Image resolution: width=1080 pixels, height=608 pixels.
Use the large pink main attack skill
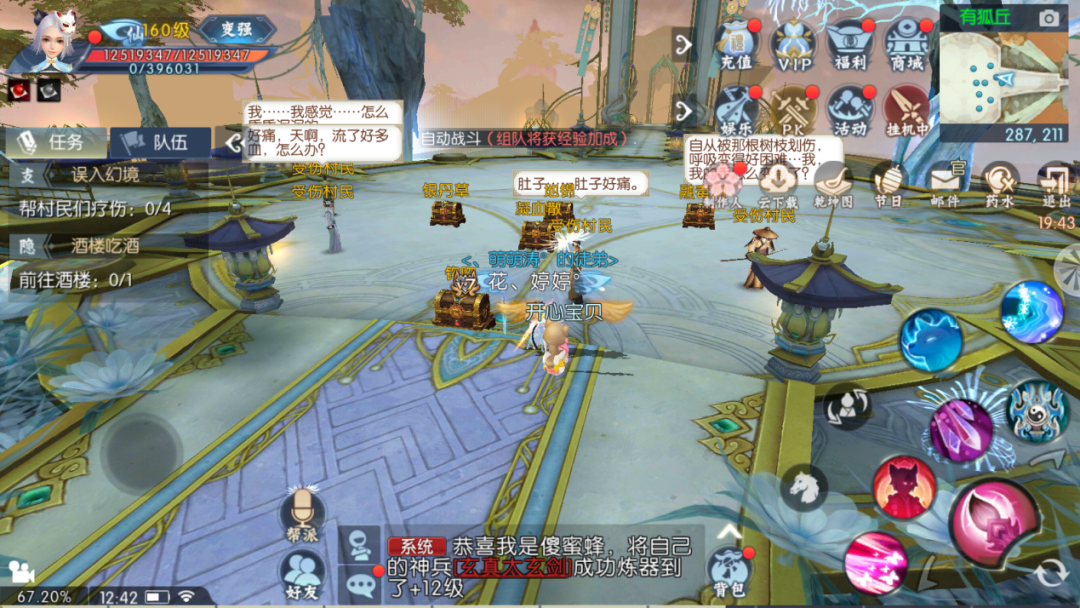[993, 522]
